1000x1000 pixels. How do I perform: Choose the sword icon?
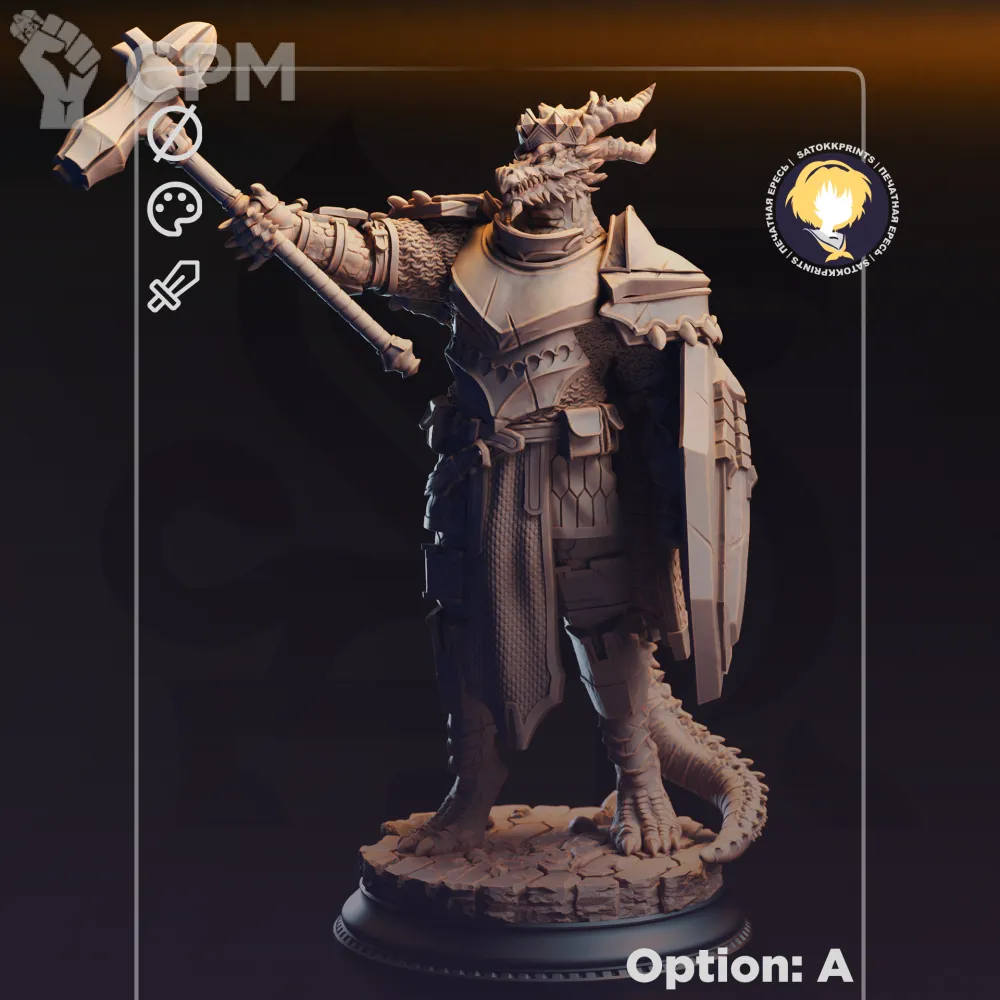click(174, 286)
